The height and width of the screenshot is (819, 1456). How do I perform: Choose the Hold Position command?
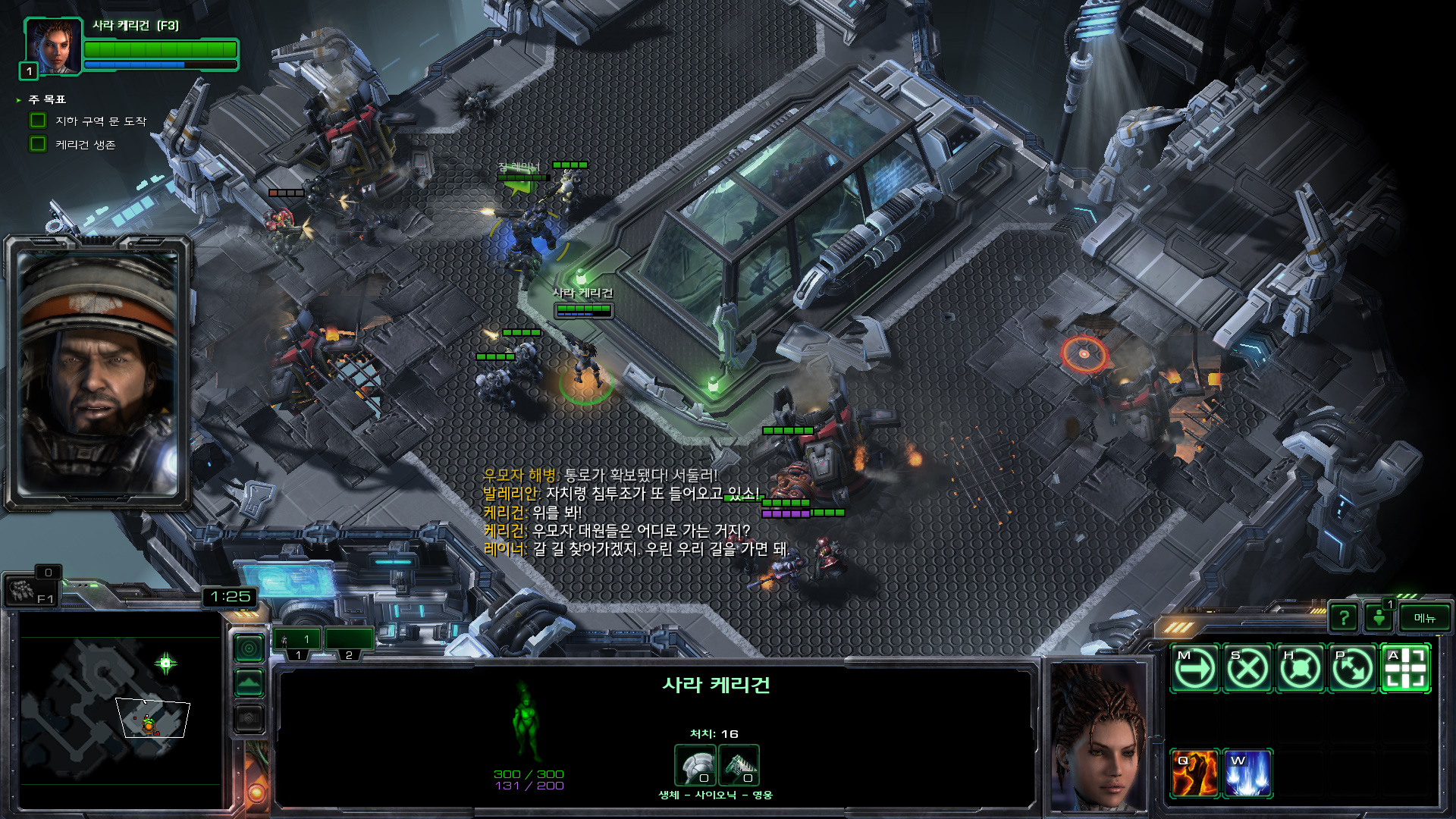[x=1300, y=669]
